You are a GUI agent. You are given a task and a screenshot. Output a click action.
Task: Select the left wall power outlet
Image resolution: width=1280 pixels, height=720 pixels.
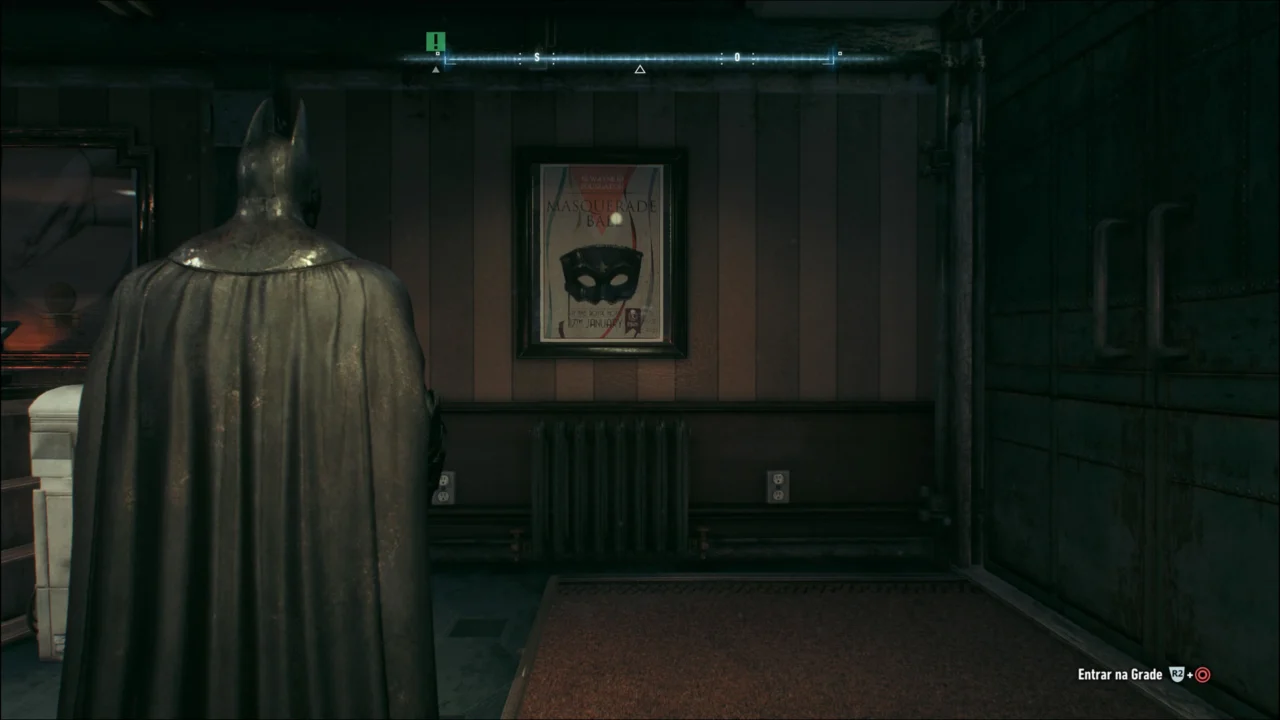[443, 486]
